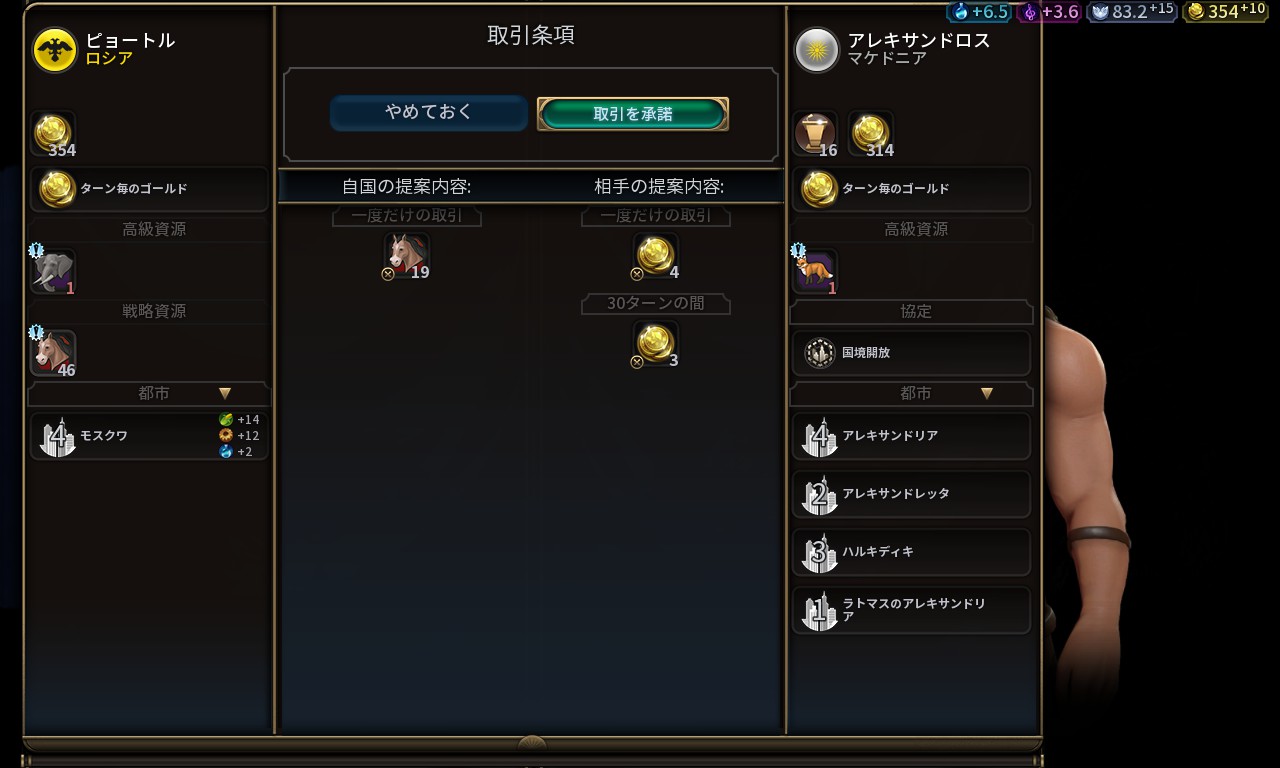Screen dimensions: 1280x768
Task: Pick the アレキサンドリア city entry
Action: click(911, 437)
